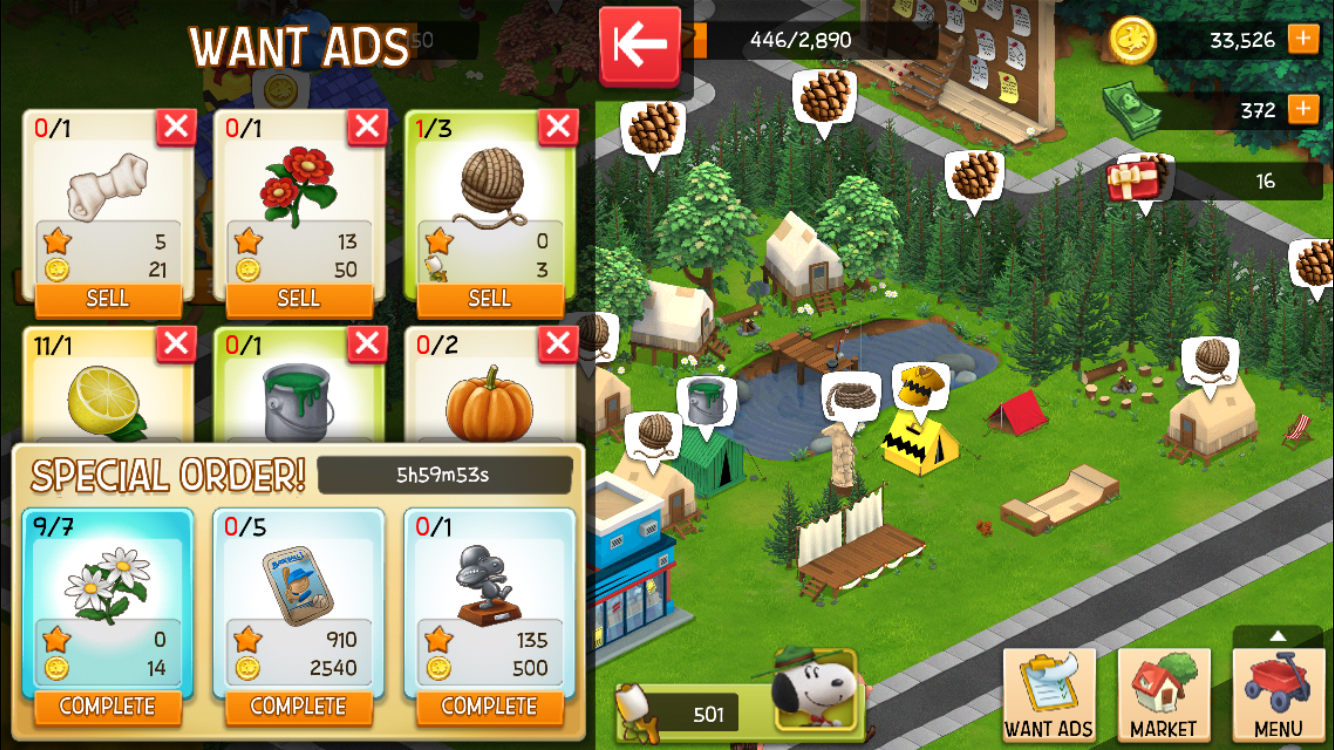Remove the green paint bucket ad
This screenshot has height=750, width=1334.
pos(367,344)
